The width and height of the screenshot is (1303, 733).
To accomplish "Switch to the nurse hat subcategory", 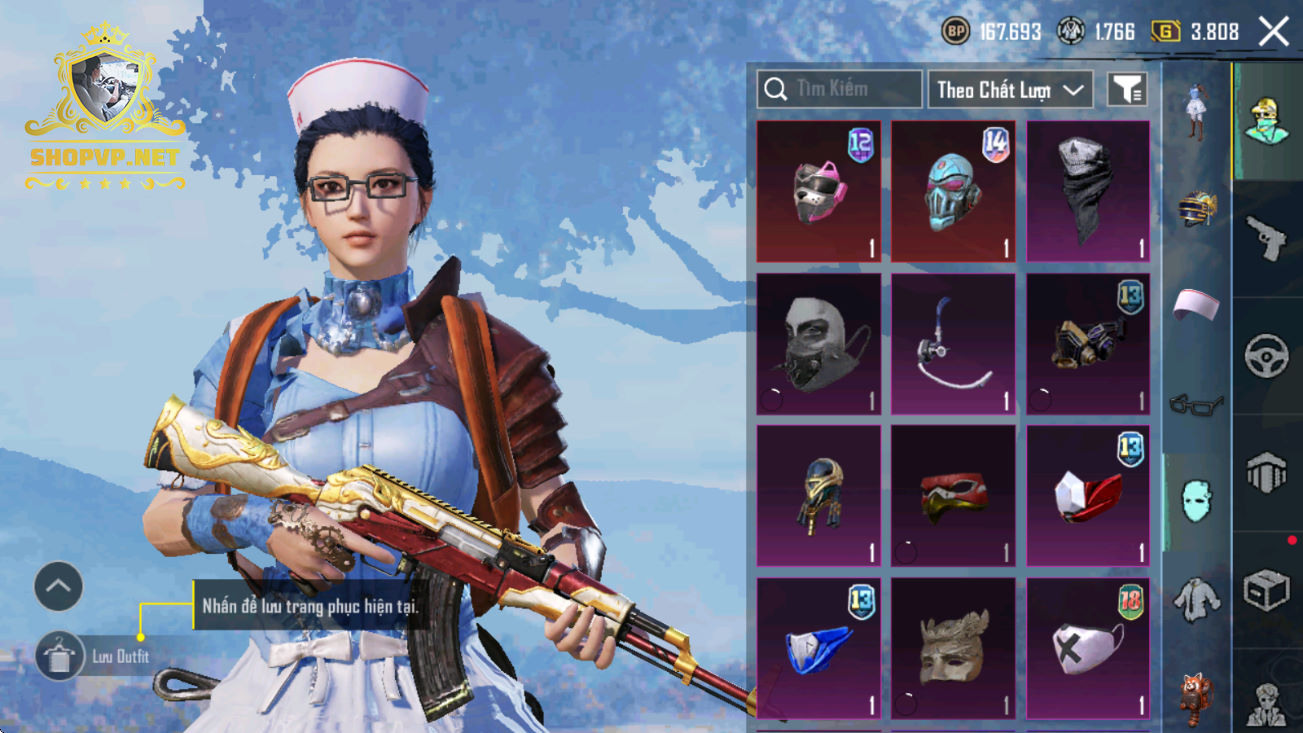I will point(1196,304).
